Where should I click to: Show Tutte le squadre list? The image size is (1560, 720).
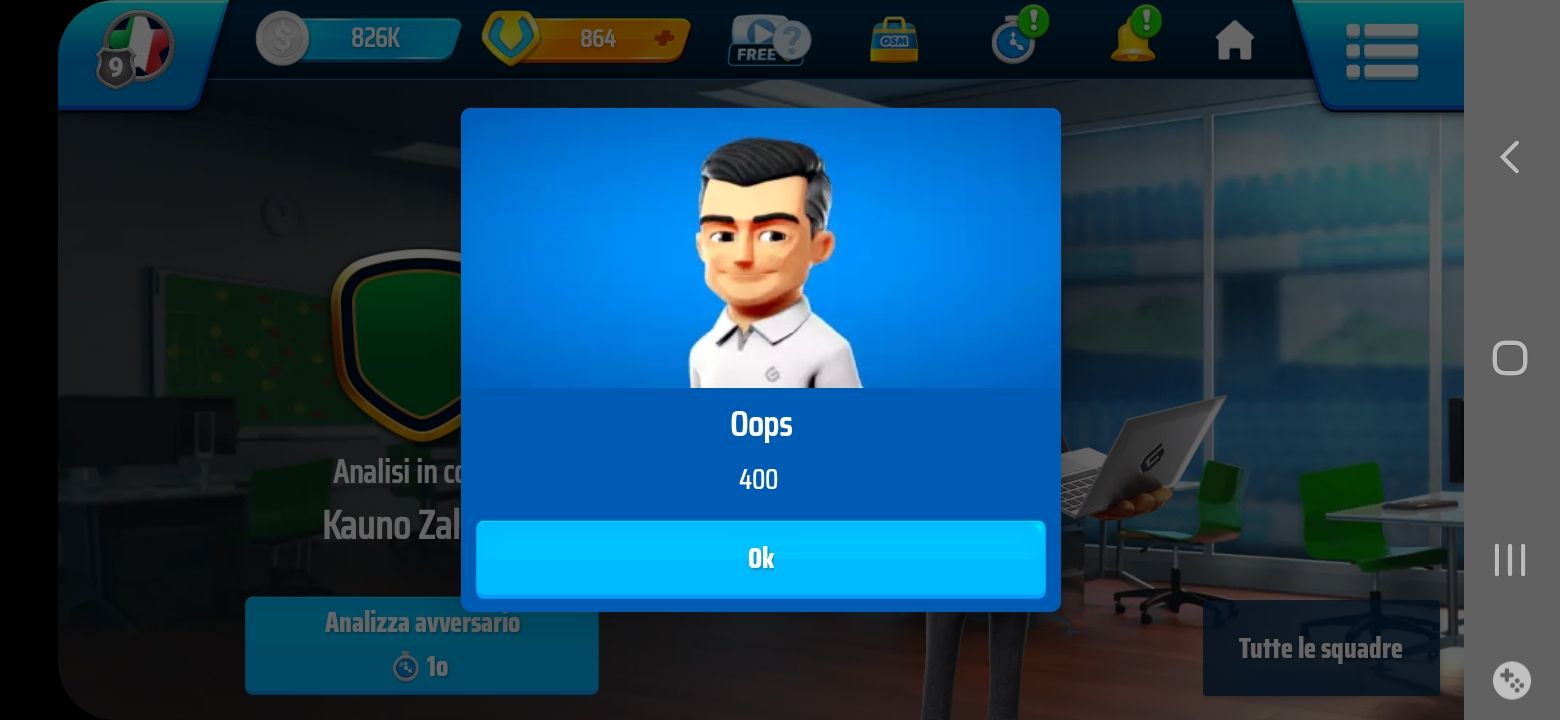[x=1320, y=648]
